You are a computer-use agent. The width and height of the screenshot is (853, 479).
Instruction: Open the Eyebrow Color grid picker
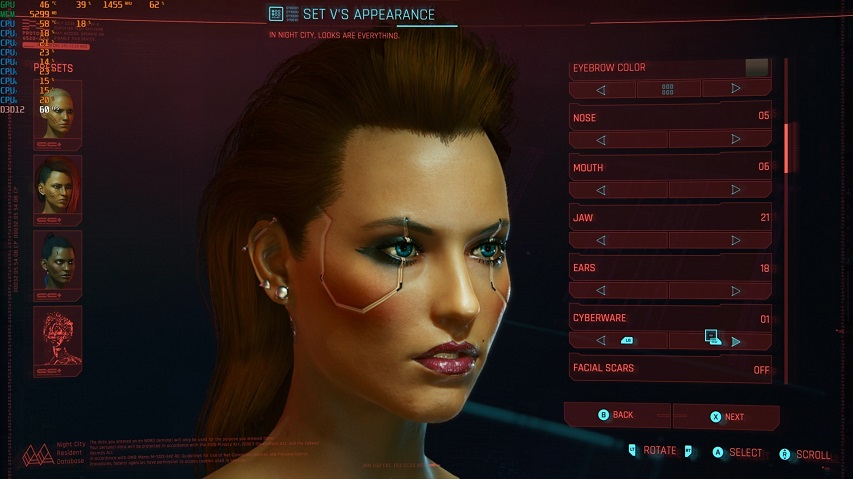click(668, 89)
